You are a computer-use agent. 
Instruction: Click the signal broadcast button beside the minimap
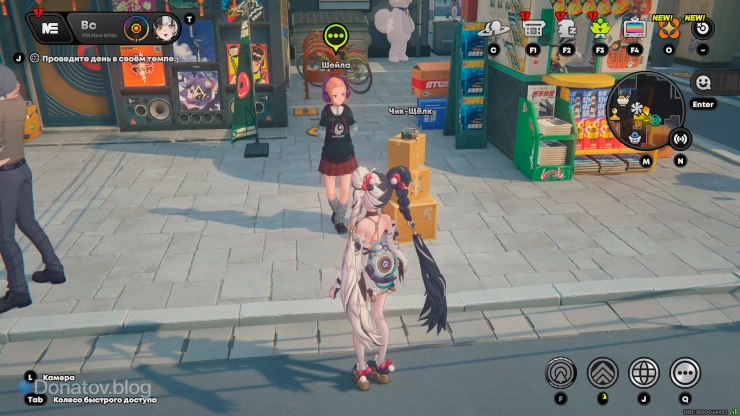click(x=681, y=139)
